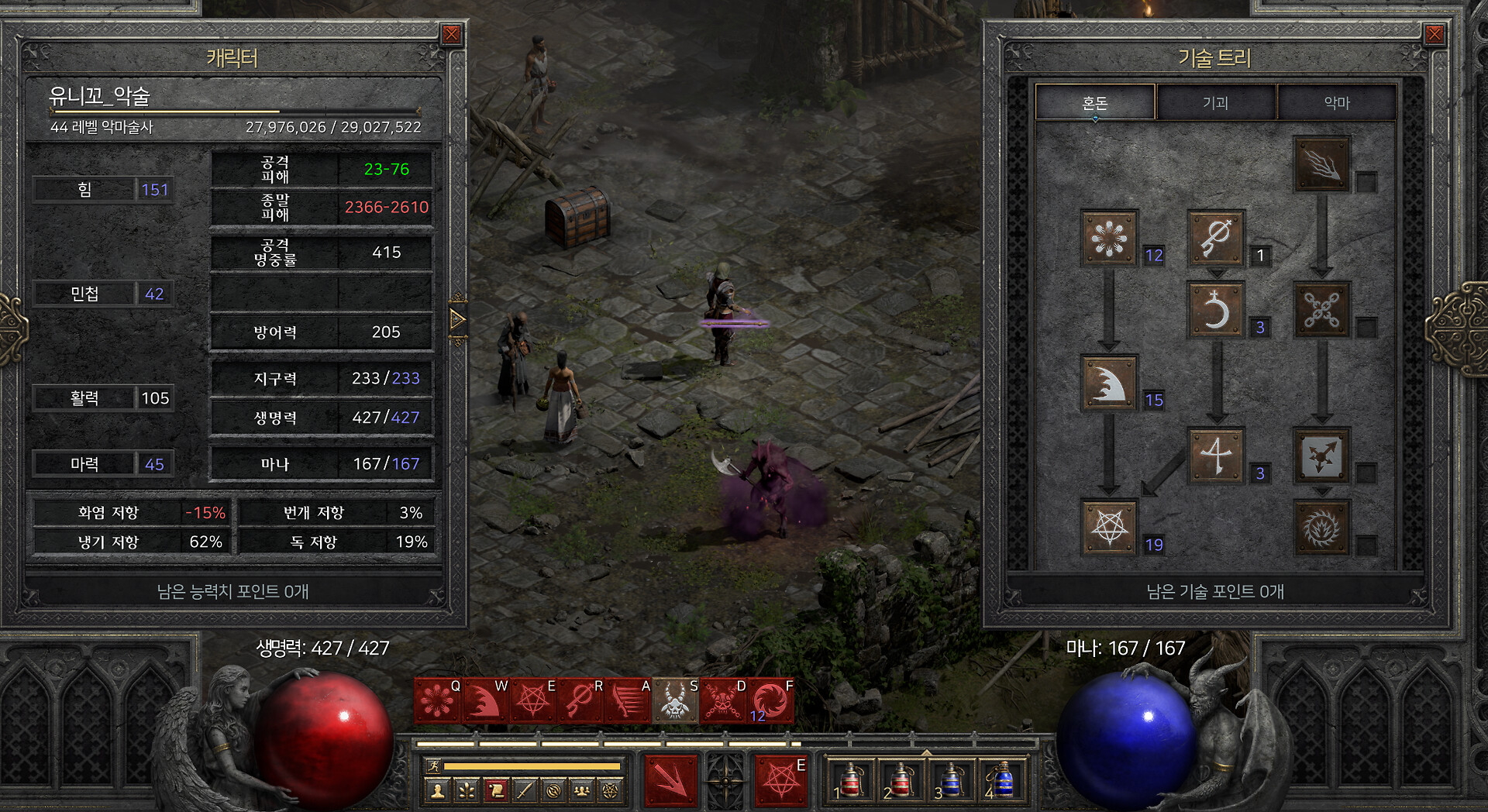Select the level 19 pentagram skill in tree

tap(1109, 528)
